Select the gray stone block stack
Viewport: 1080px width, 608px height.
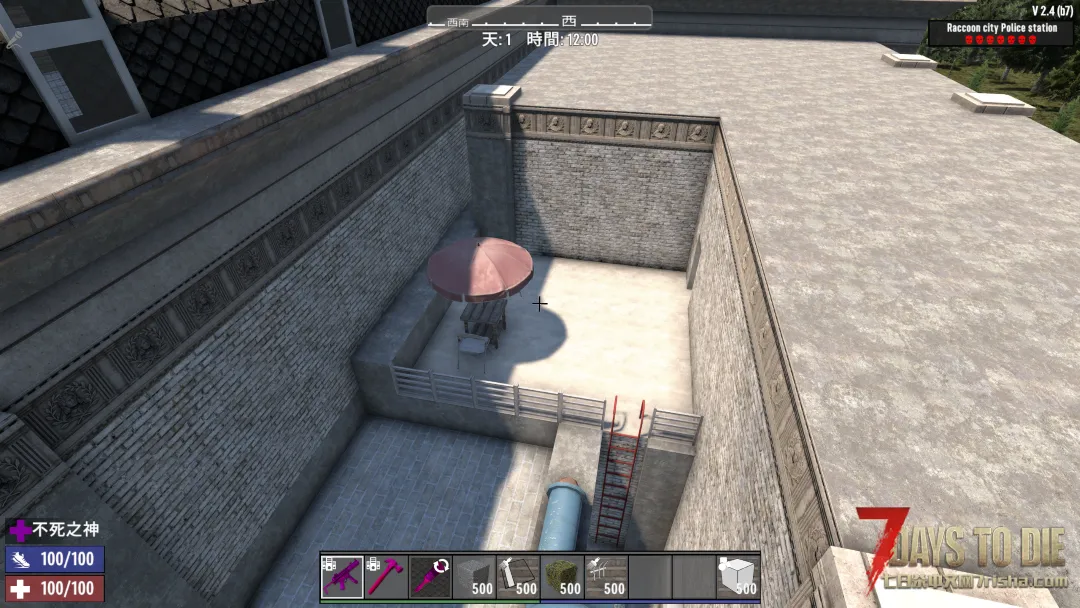coord(474,577)
